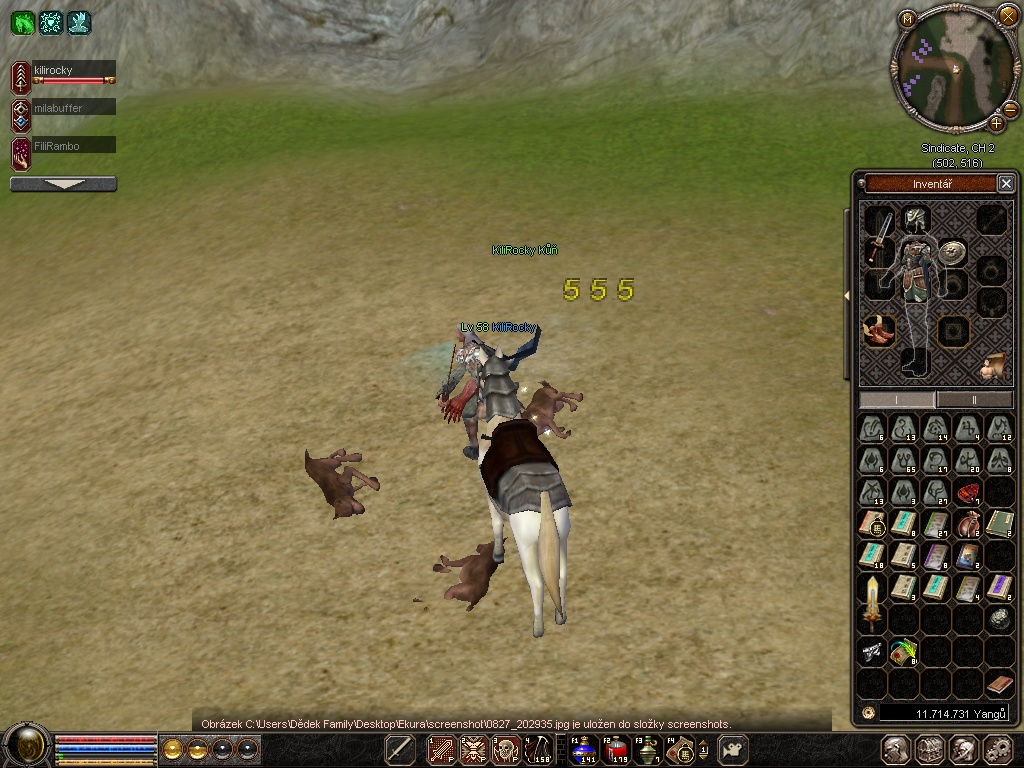The width and height of the screenshot is (1024, 768).
Task: Switch to inventory page I
Action: coord(897,399)
